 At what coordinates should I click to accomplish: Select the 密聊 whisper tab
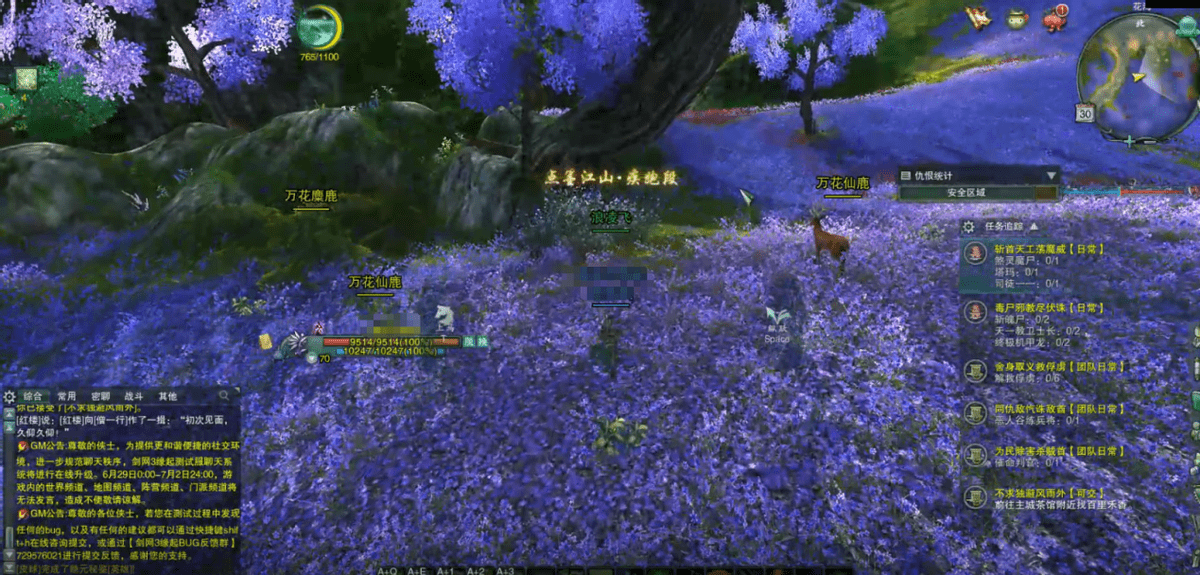tap(100, 396)
